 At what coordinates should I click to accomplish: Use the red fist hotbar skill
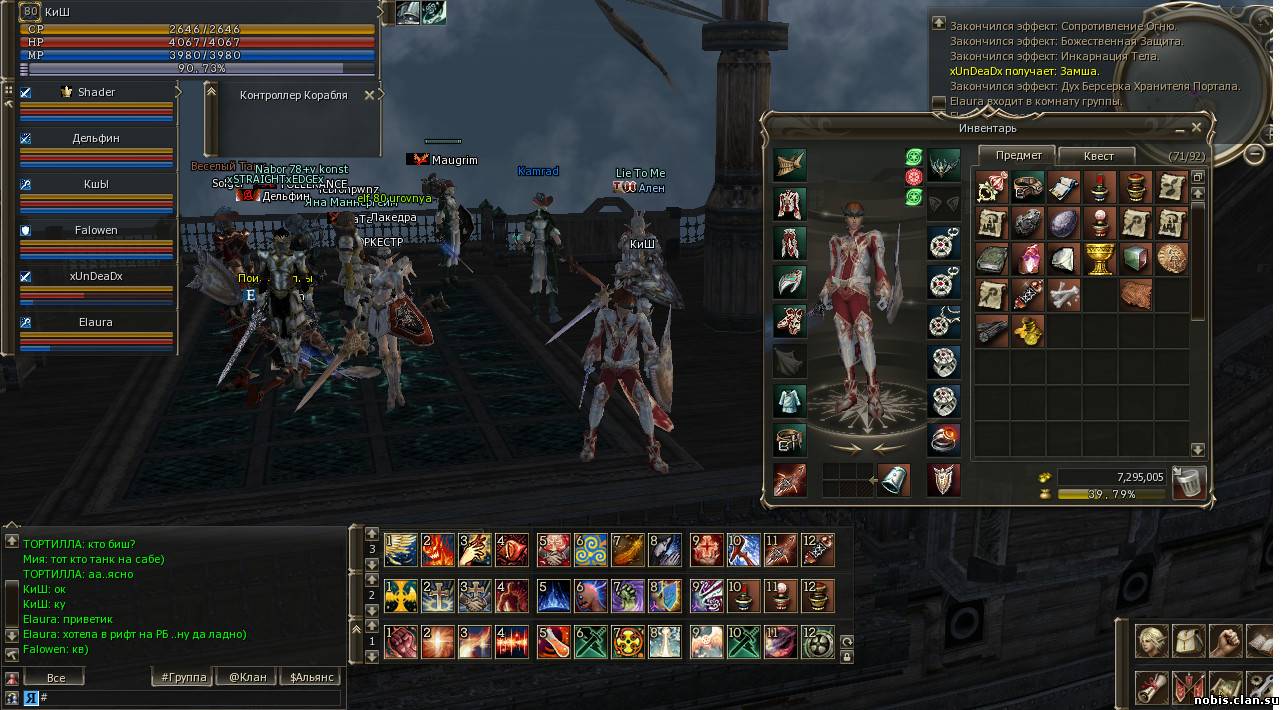[x=401, y=642]
